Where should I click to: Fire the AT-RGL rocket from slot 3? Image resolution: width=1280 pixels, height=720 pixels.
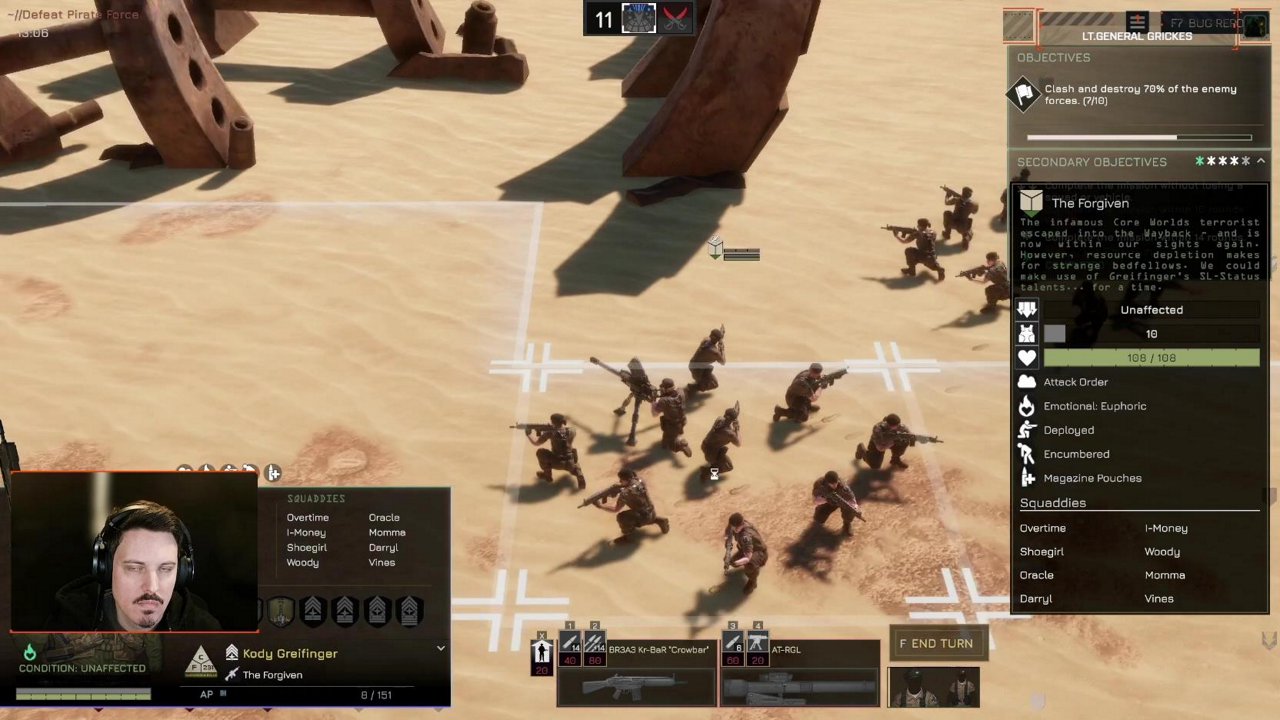pyautogui.click(x=733, y=646)
